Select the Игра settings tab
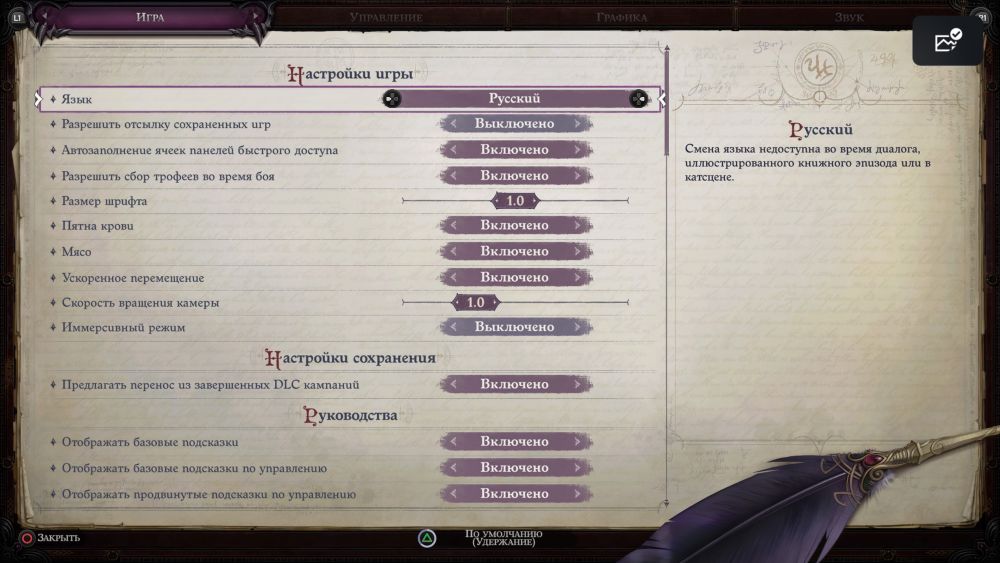 [x=151, y=17]
